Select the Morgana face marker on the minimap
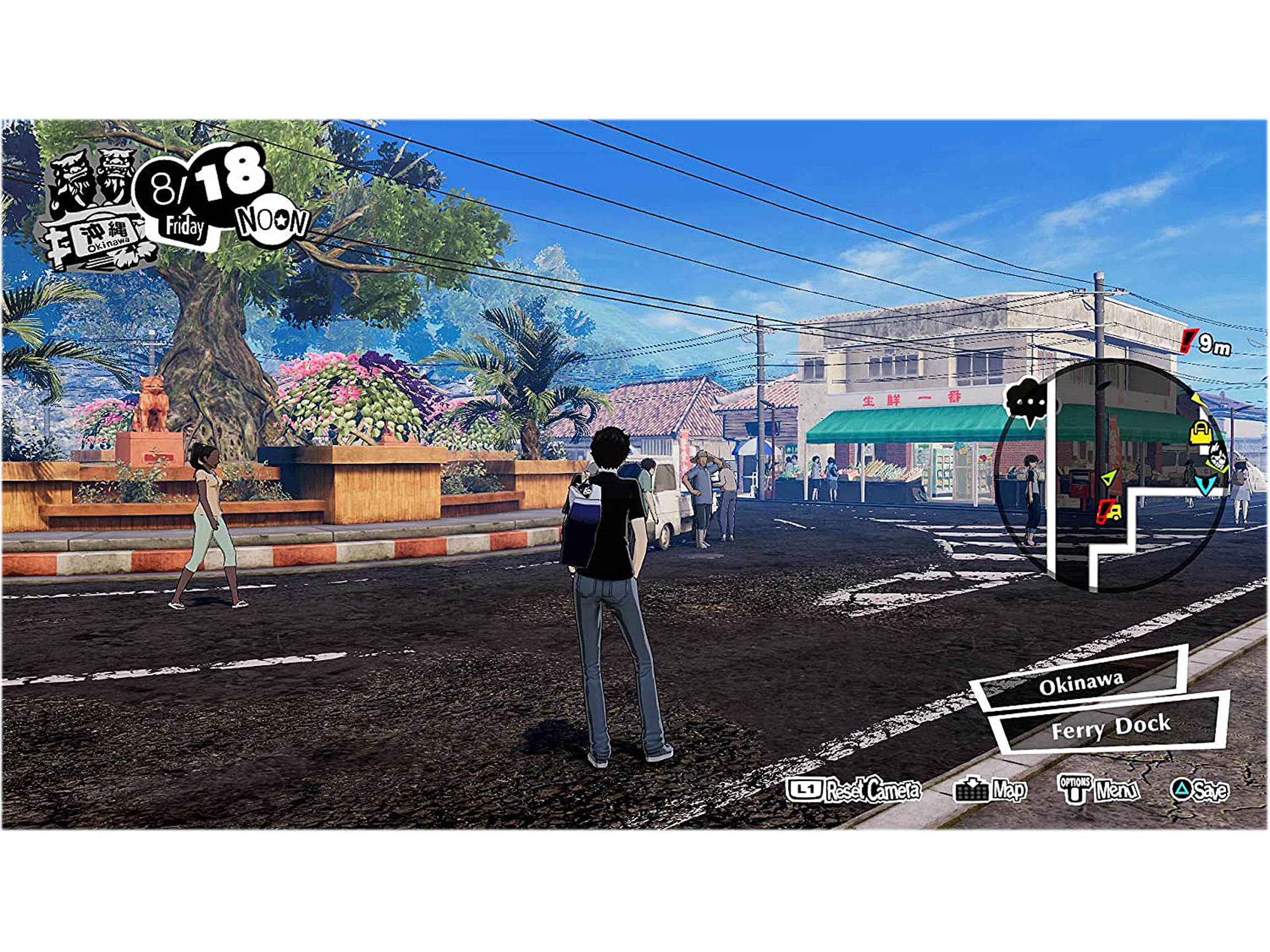 click(1217, 459)
